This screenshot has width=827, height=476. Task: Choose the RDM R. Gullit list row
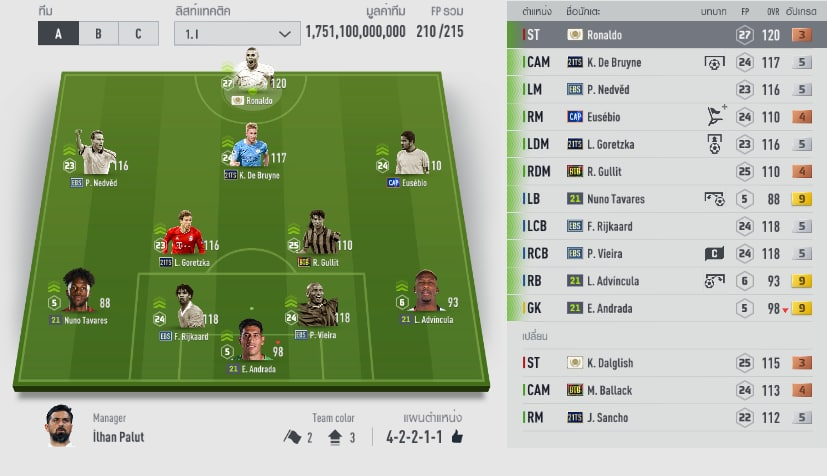coord(666,171)
